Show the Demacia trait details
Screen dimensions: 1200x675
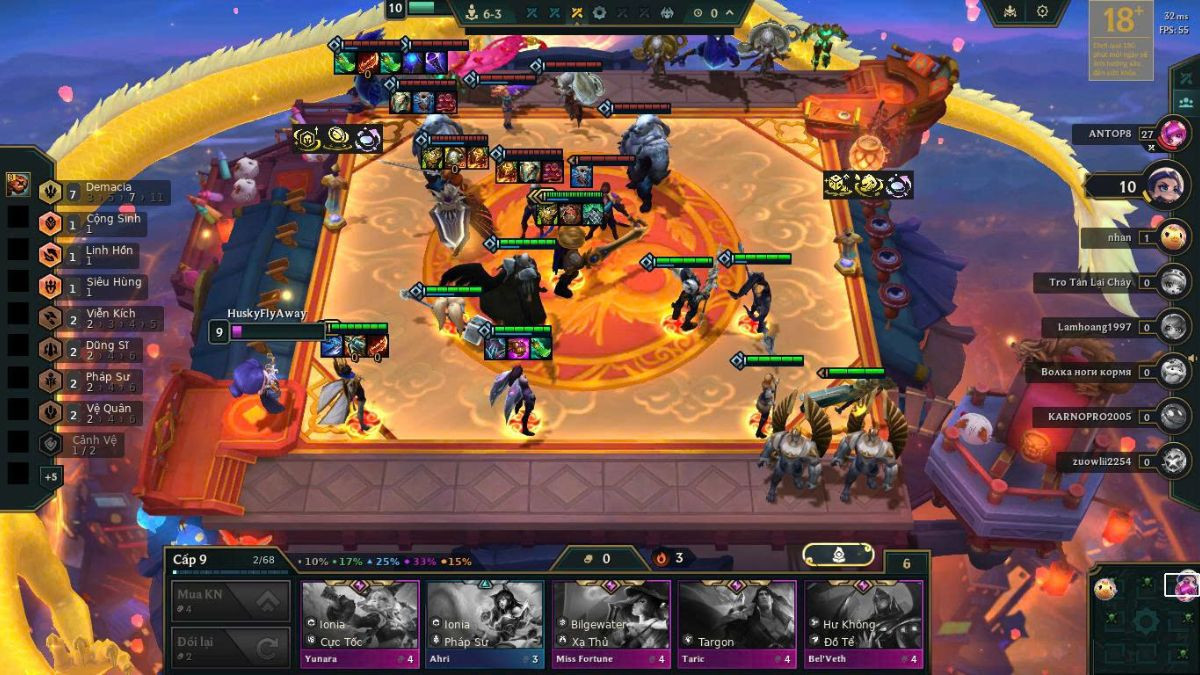pos(100,191)
